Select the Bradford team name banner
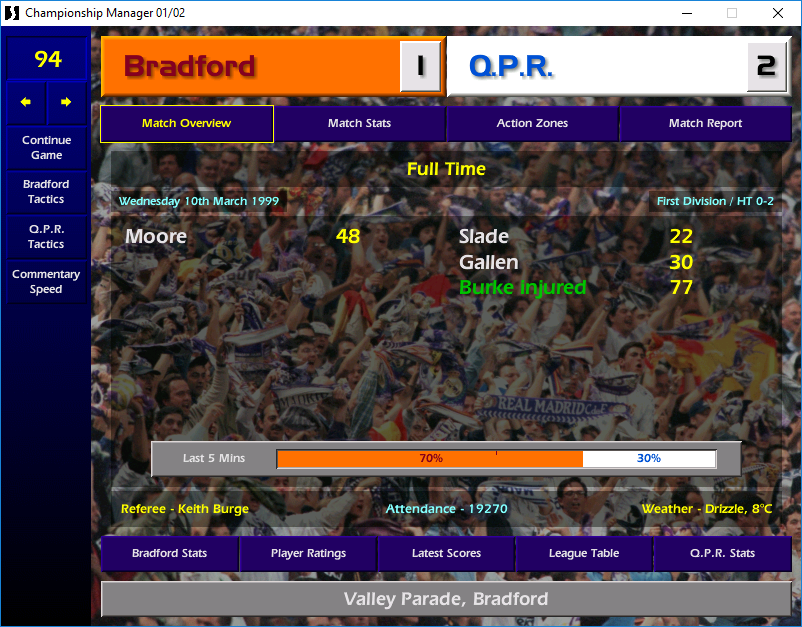This screenshot has width=802, height=627. pyautogui.click(x=250, y=67)
